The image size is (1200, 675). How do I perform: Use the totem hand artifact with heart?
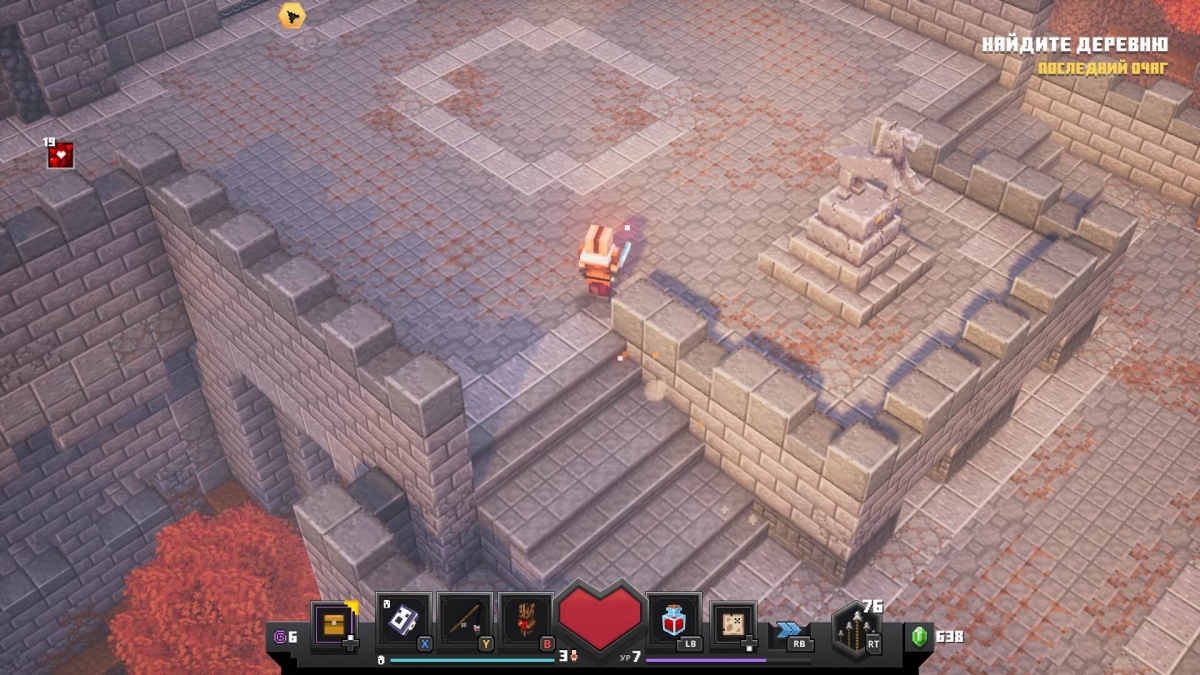point(526,620)
